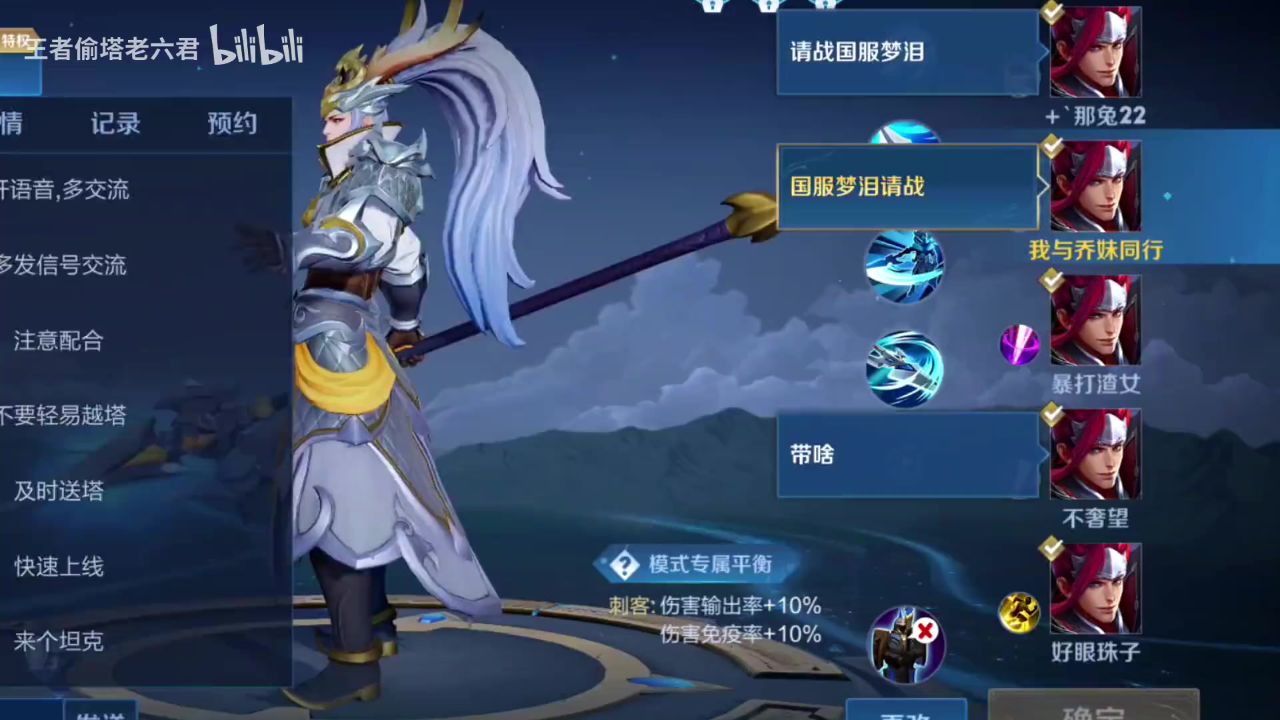Open the second blue hero skill icon

click(905, 270)
